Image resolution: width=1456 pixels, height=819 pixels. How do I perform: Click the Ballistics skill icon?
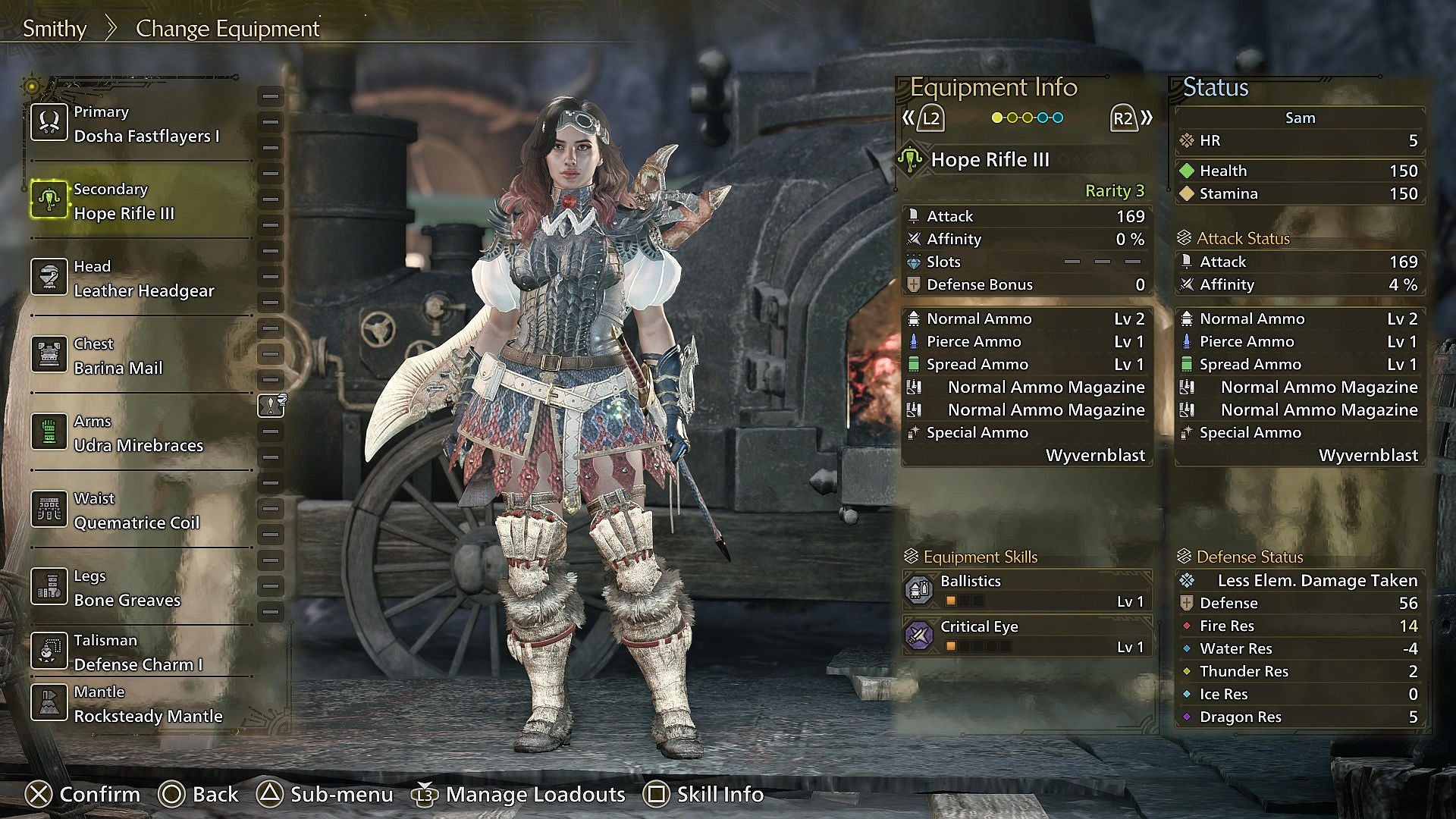click(x=919, y=589)
